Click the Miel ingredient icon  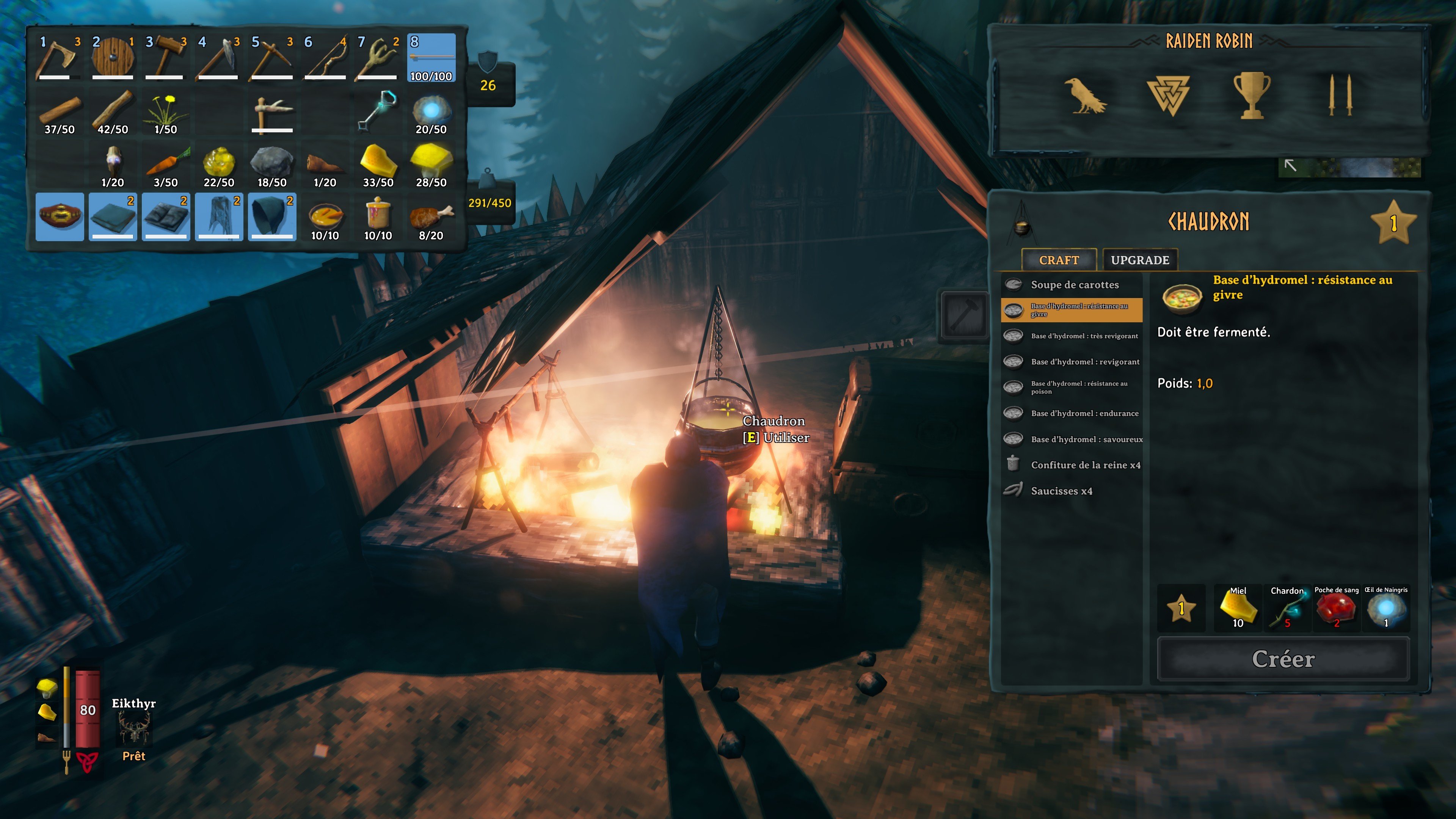point(1238,609)
